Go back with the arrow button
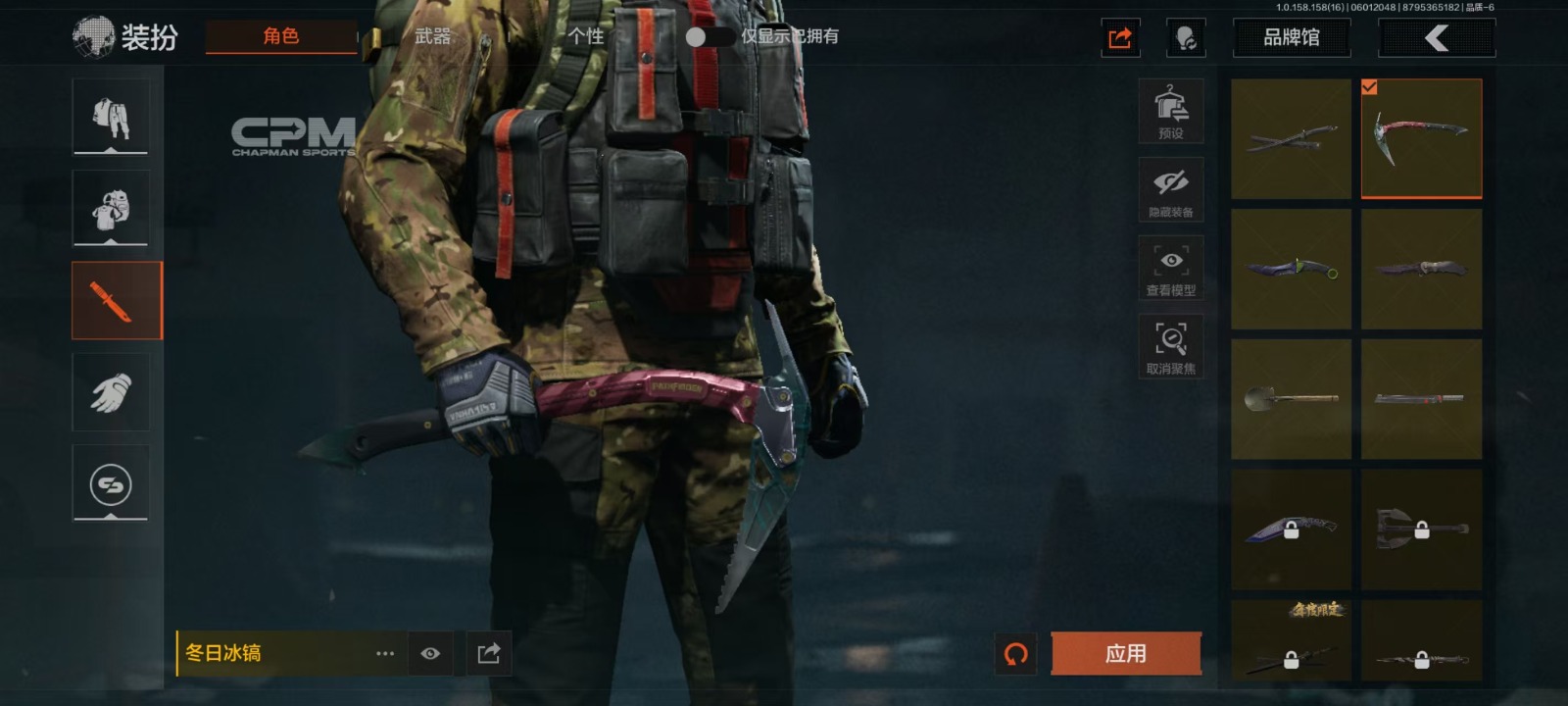Viewport: 1568px width, 706px height. (1437, 38)
